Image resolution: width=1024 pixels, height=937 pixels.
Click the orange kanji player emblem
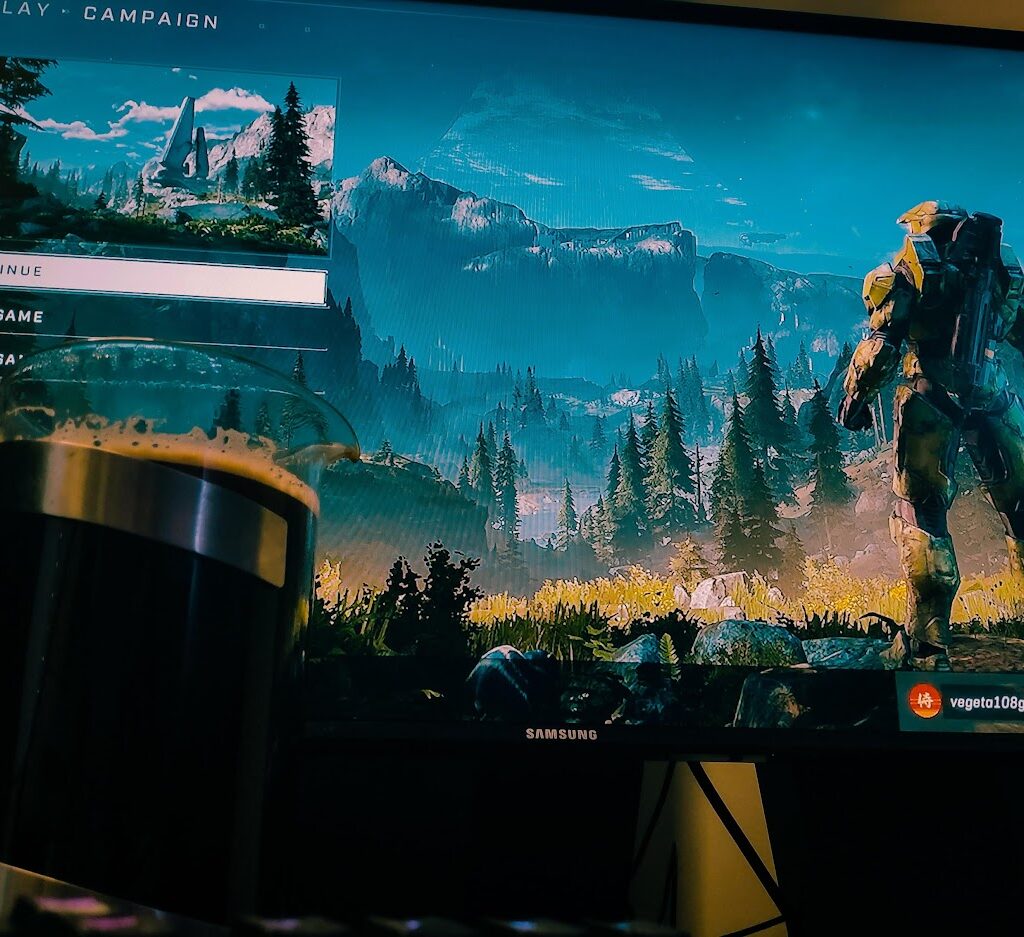(x=925, y=701)
